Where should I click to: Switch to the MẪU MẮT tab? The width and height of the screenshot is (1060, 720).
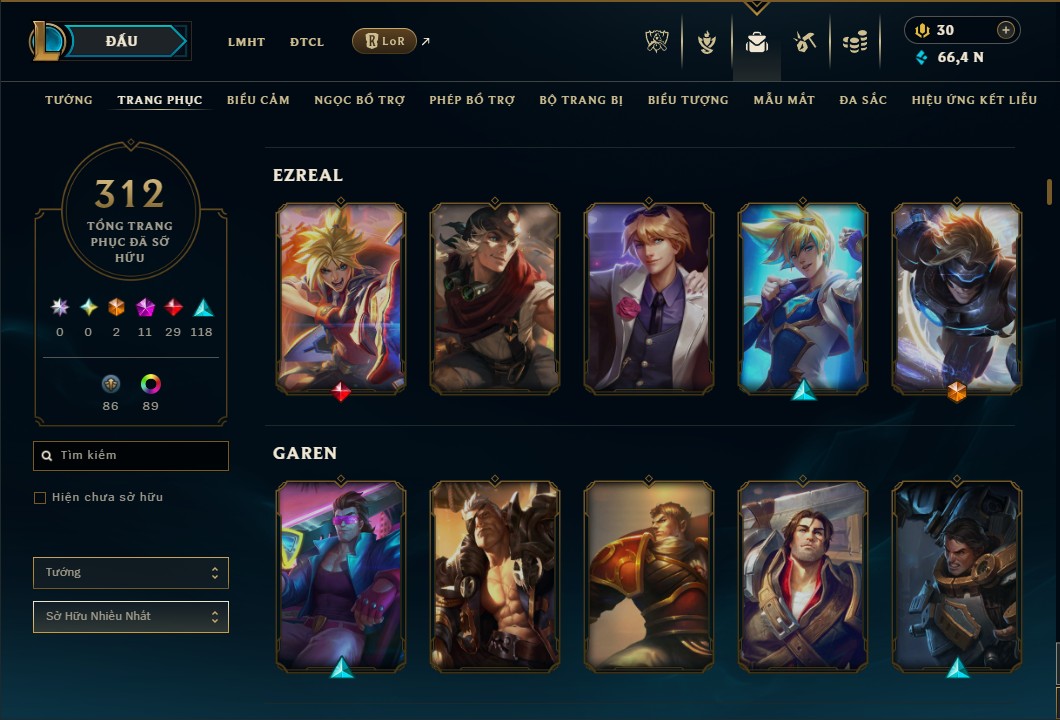coord(784,100)
